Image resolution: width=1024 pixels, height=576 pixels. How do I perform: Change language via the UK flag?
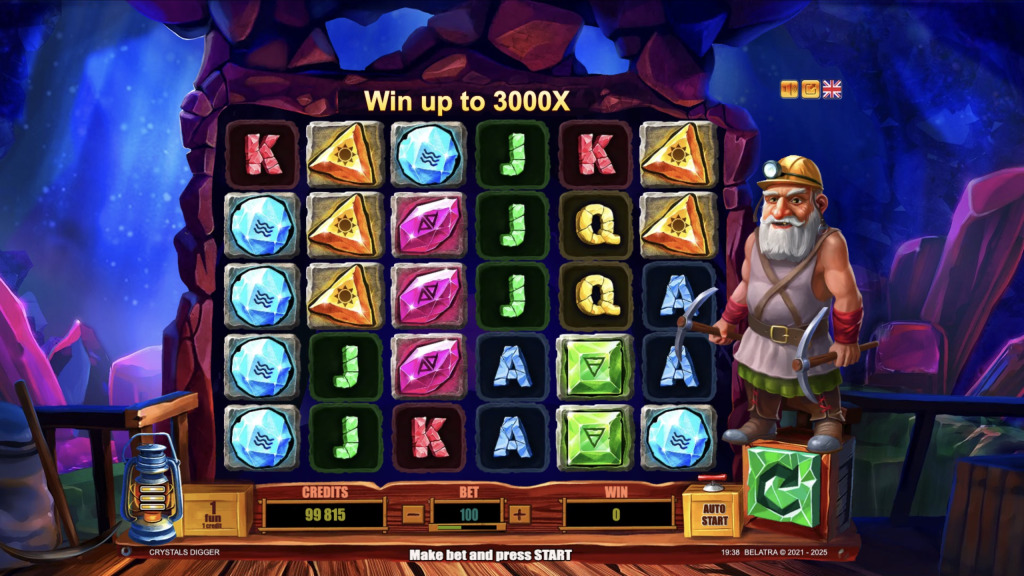832,89
